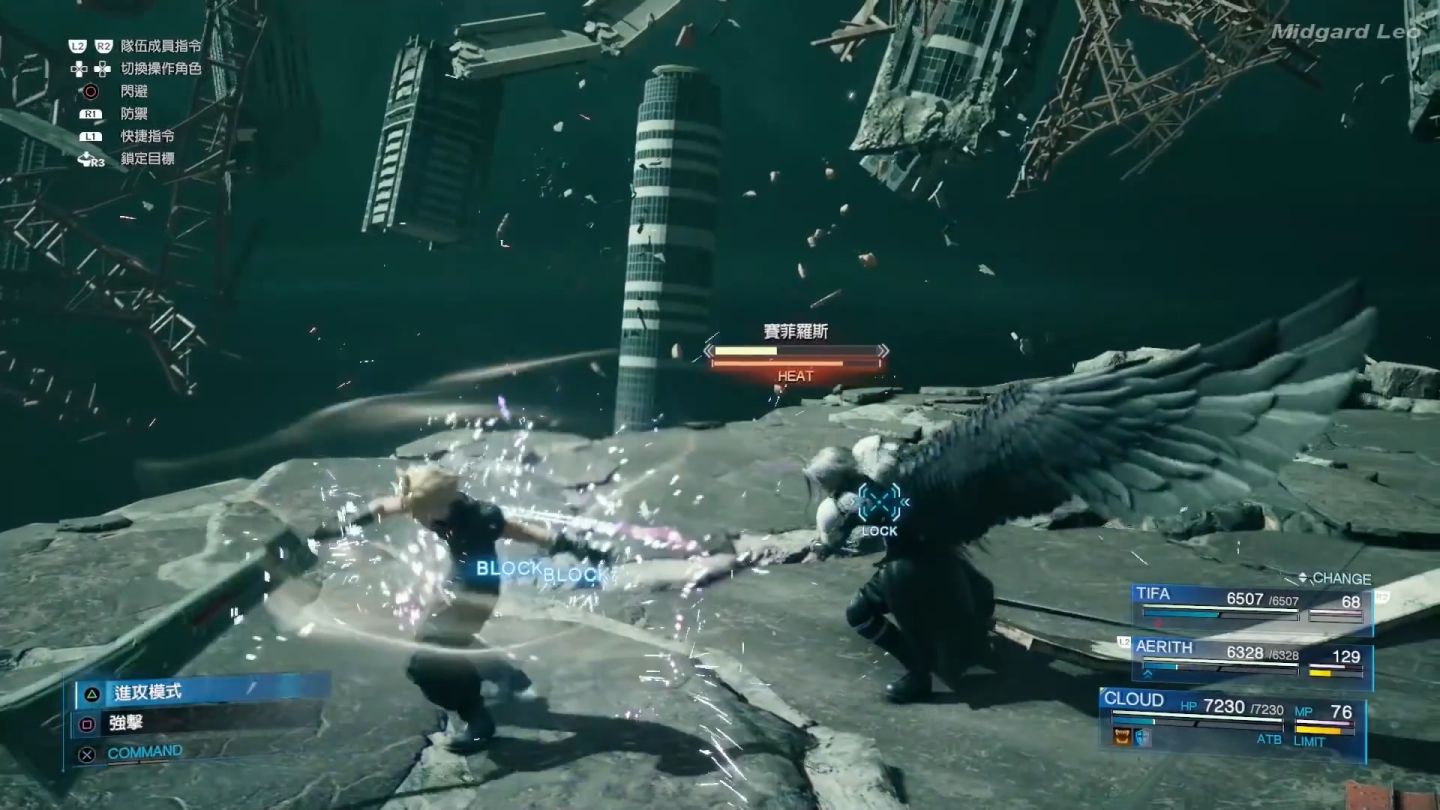
Task: Click the blue shield buff icon under Cloud
Action: tap(1141, 738)
